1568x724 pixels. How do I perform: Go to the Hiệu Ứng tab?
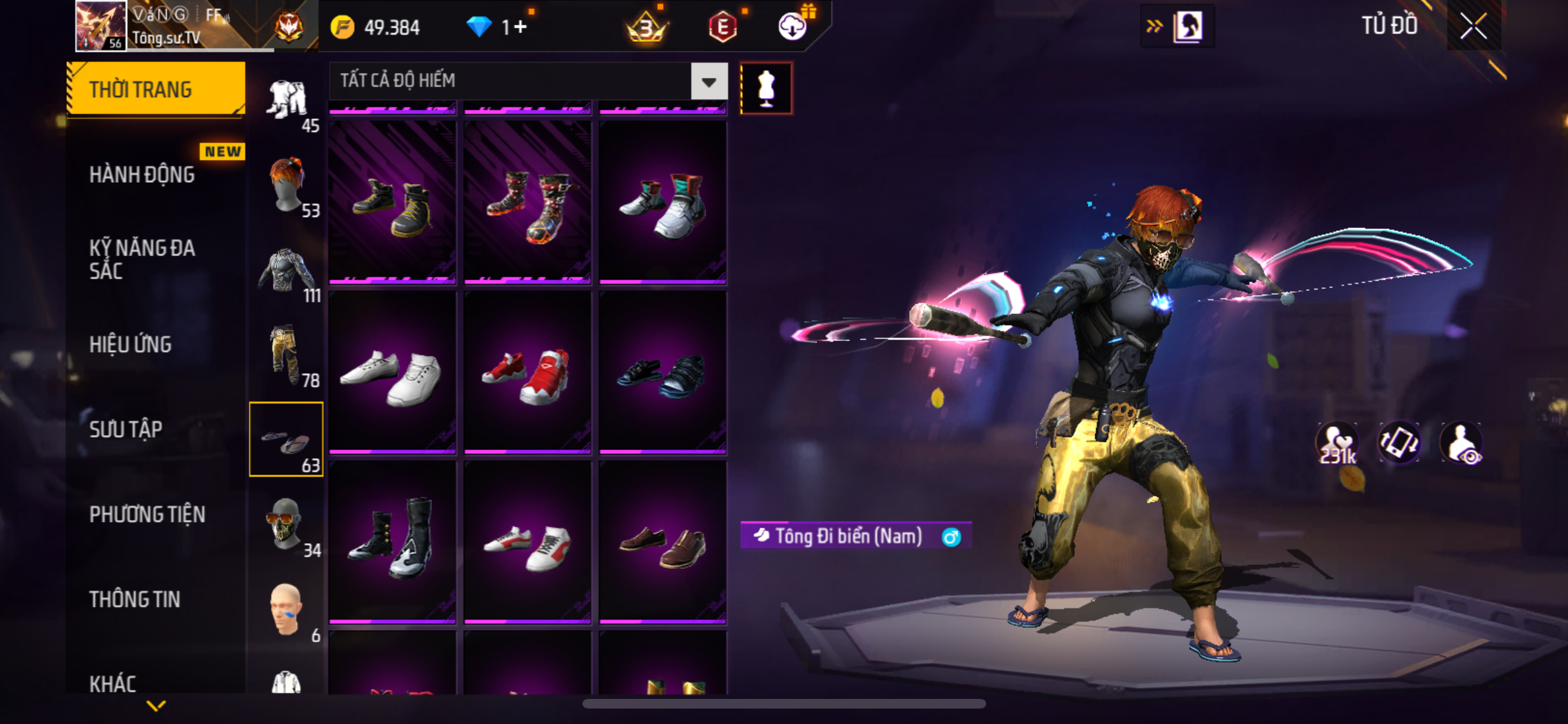point(131,344)
